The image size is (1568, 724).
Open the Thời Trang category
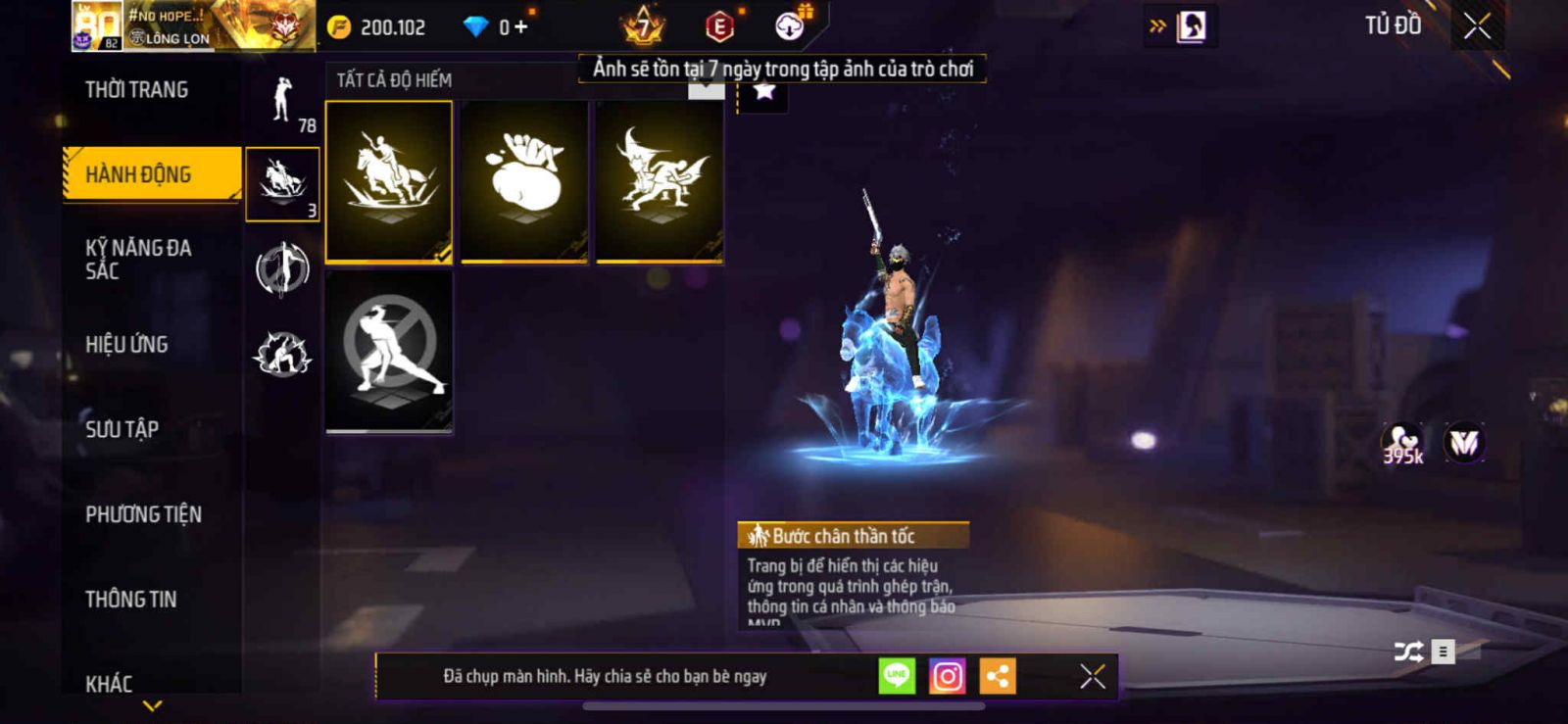(136, 90)
